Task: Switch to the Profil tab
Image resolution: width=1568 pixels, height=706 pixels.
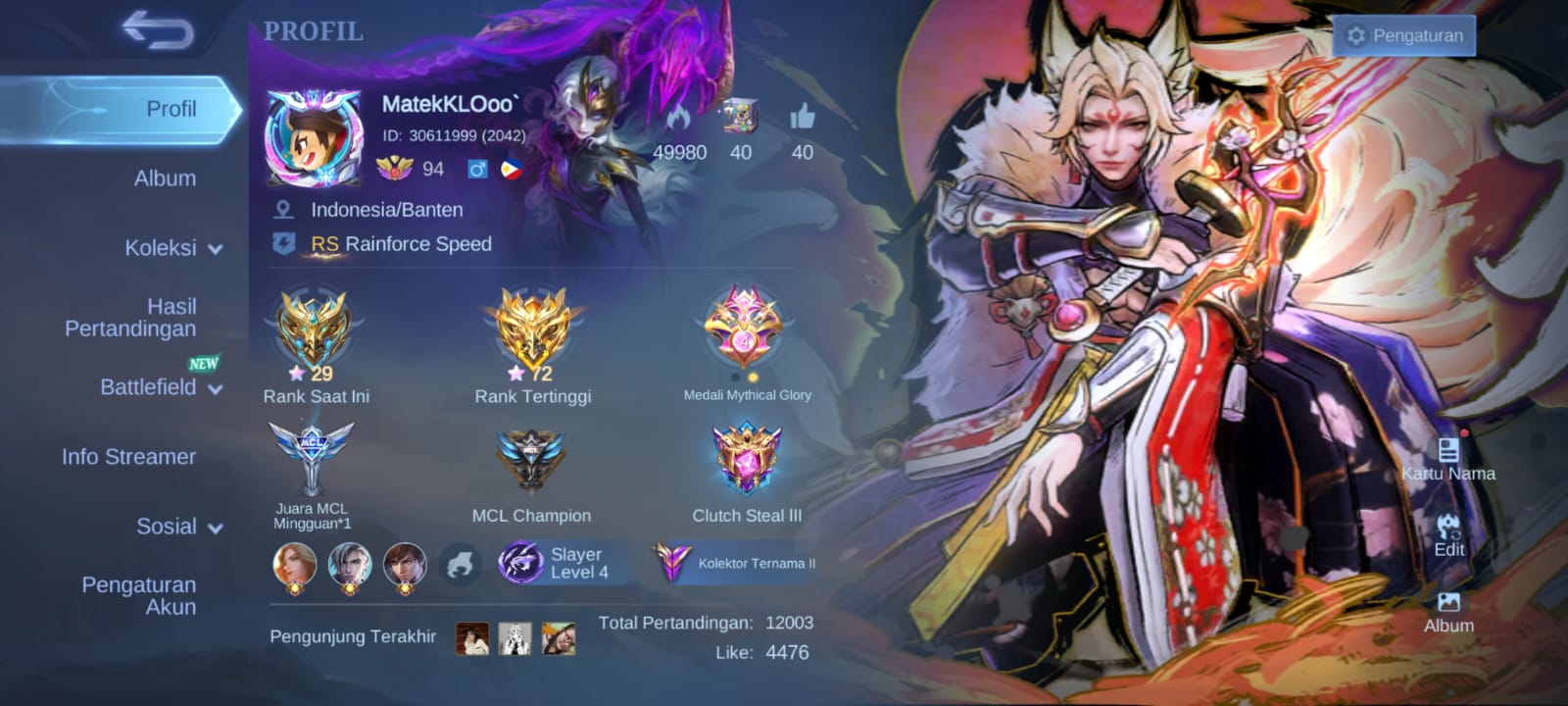Action: 171,109
